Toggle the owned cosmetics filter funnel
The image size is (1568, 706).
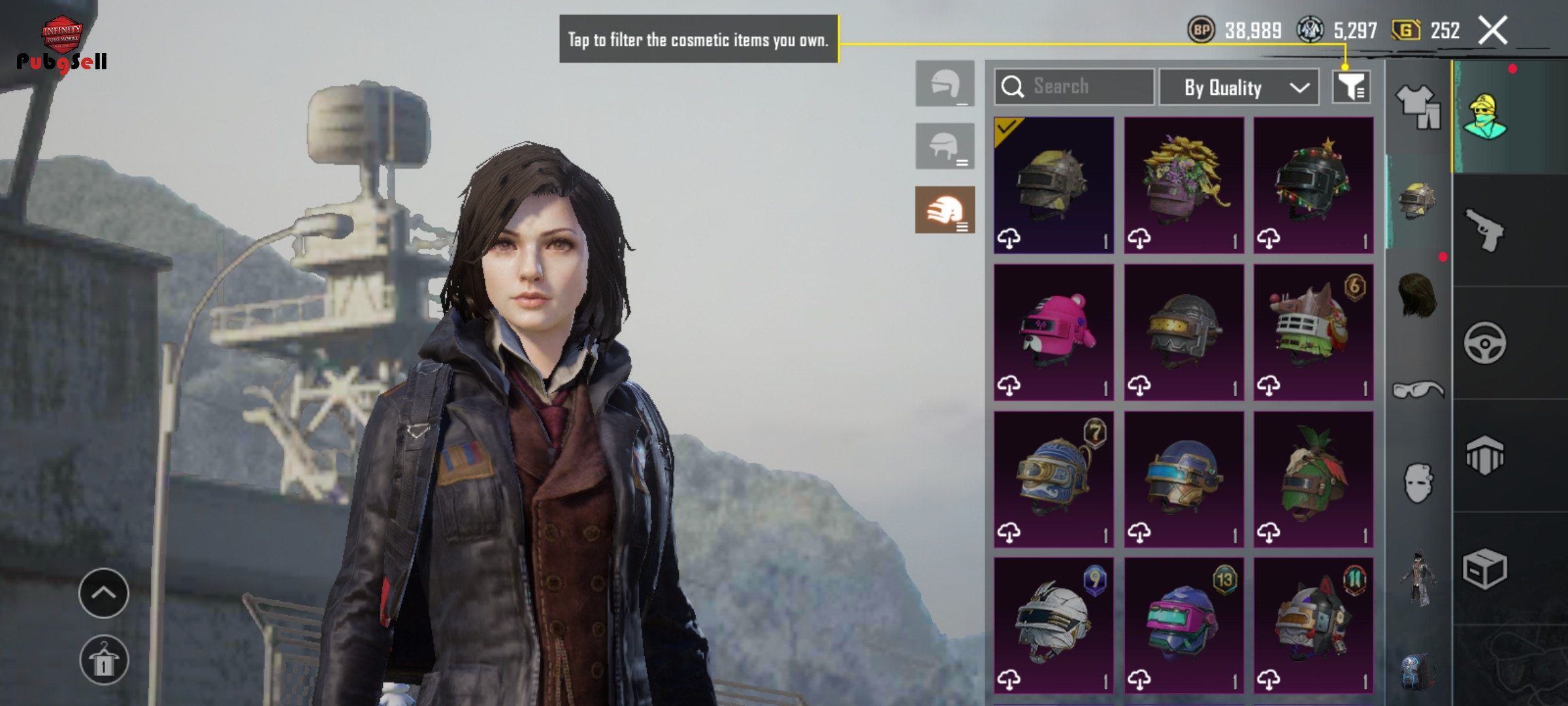(x=1351, y=87)
